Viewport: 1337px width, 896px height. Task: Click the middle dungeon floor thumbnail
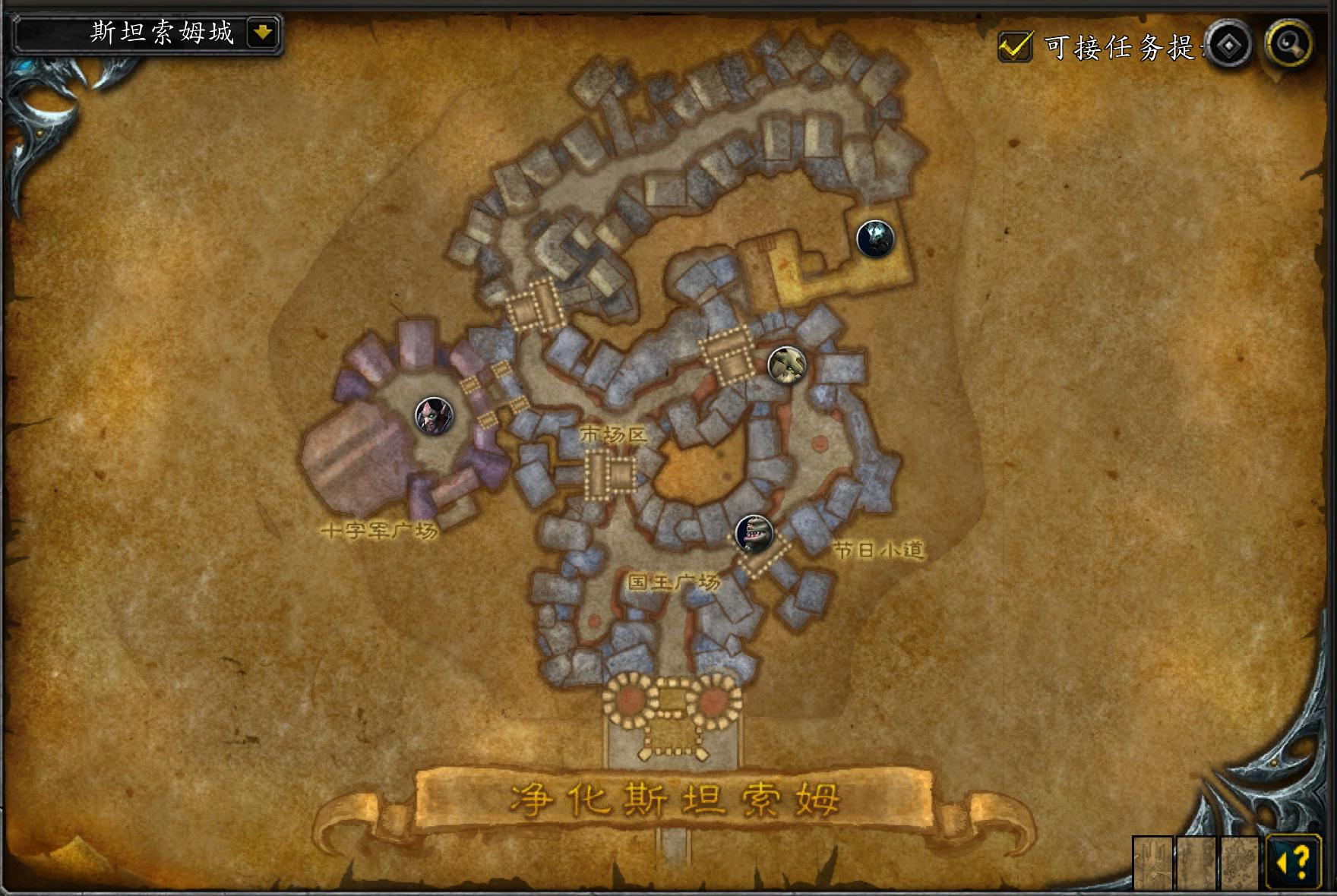pos(1197,863)
